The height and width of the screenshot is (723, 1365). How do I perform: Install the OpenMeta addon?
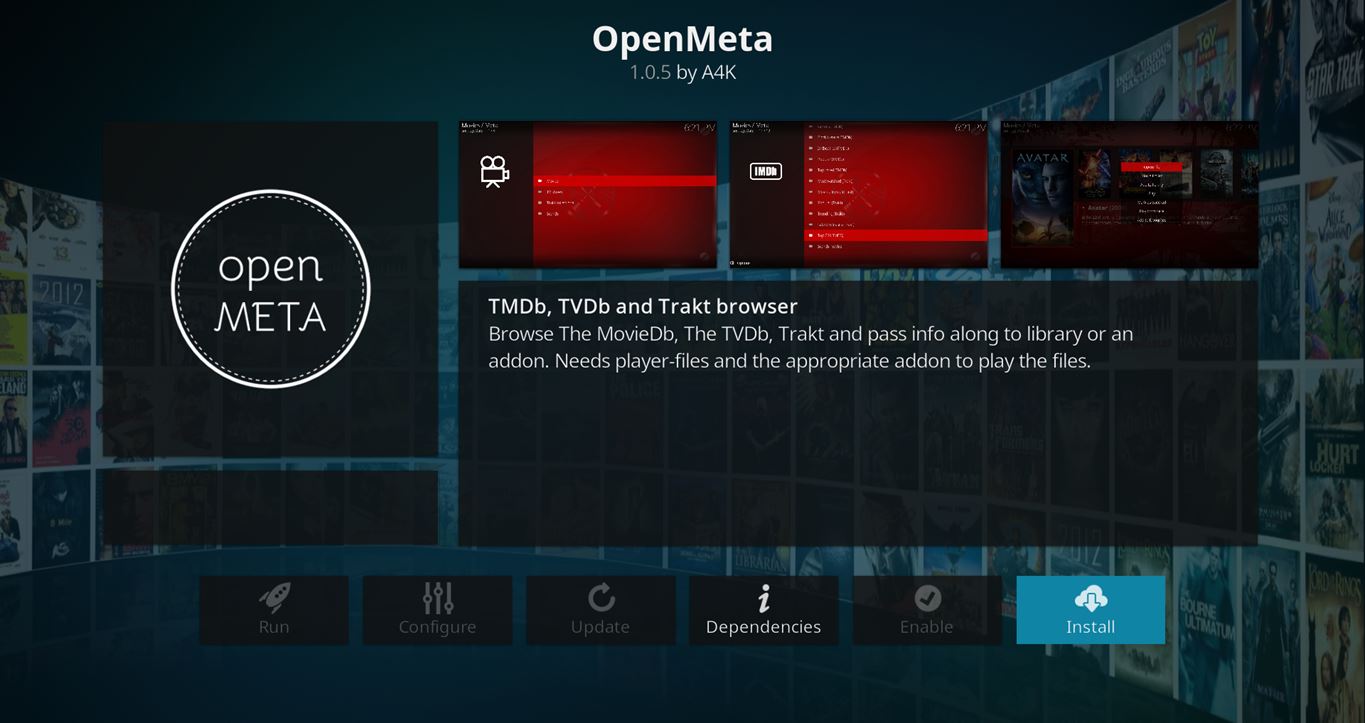click(x=1090, y=610)
